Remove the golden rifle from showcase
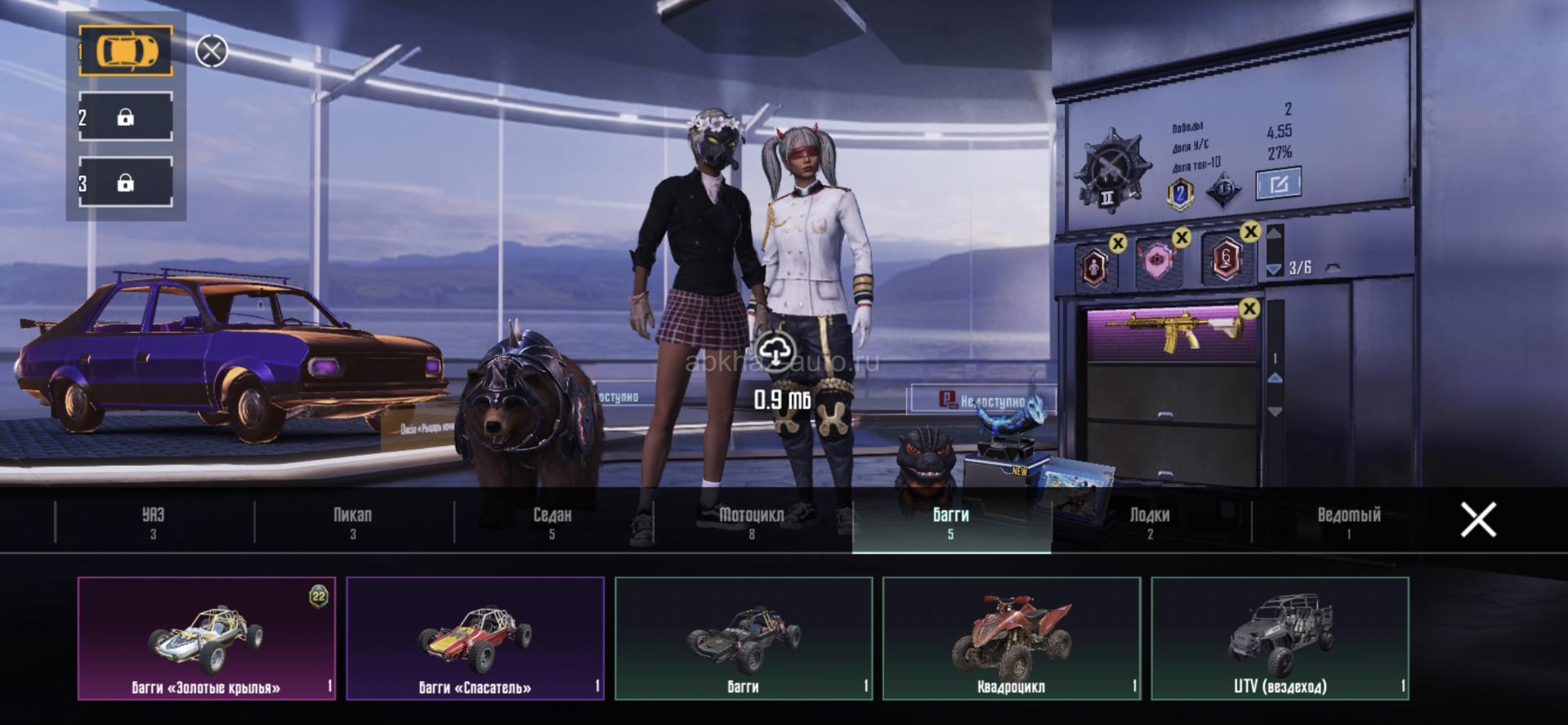1568x725 pixels. coord(1249,308)
